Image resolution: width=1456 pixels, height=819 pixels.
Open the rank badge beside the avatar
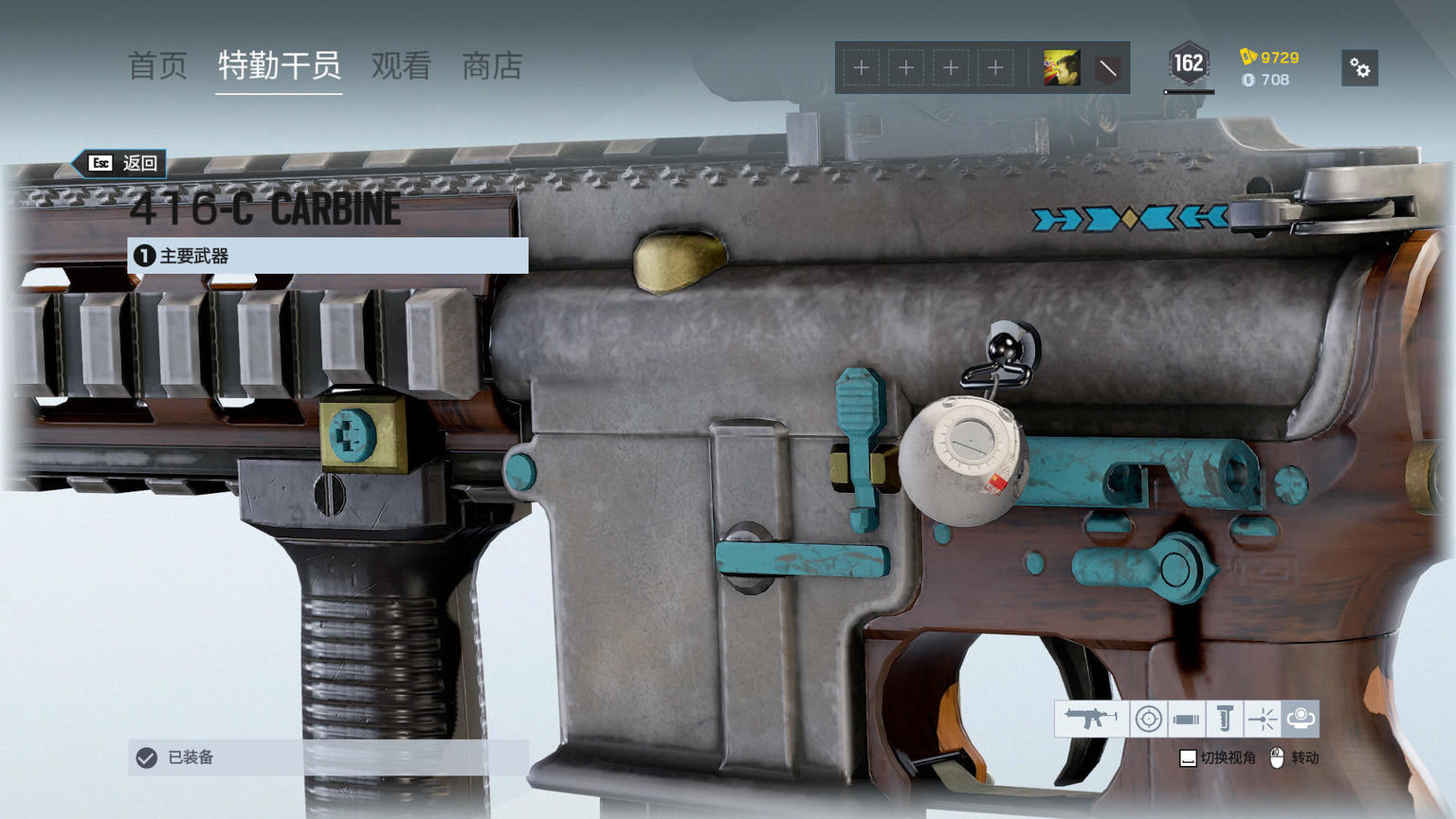point(1107,68)
